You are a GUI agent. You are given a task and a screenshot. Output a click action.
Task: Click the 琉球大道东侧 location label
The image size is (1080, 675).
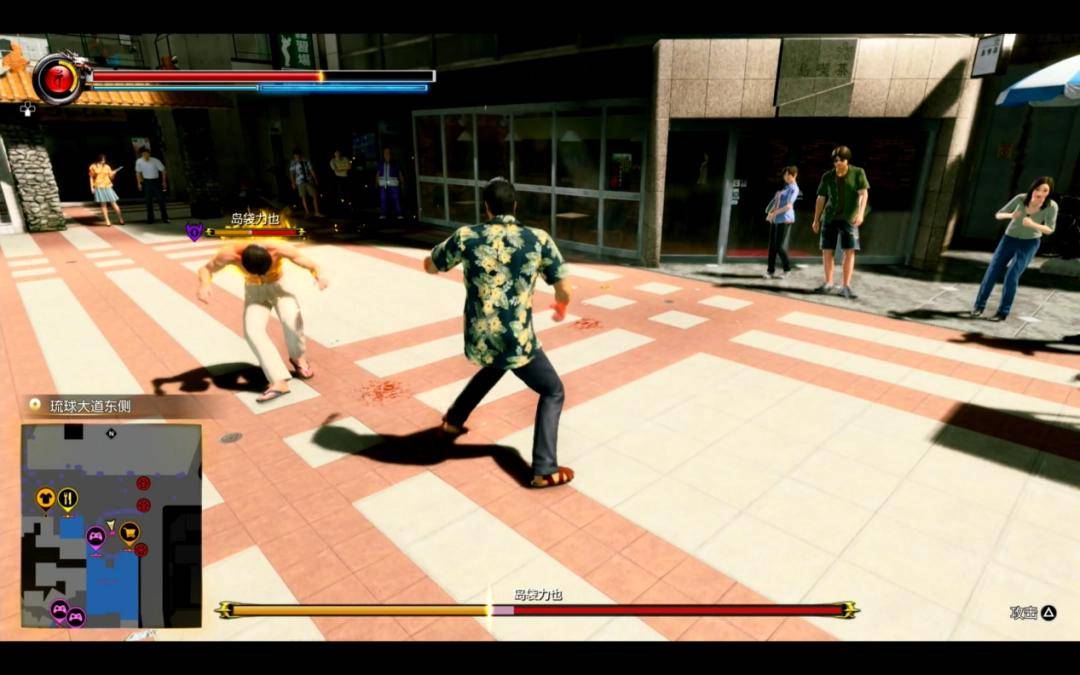point(92,405)
